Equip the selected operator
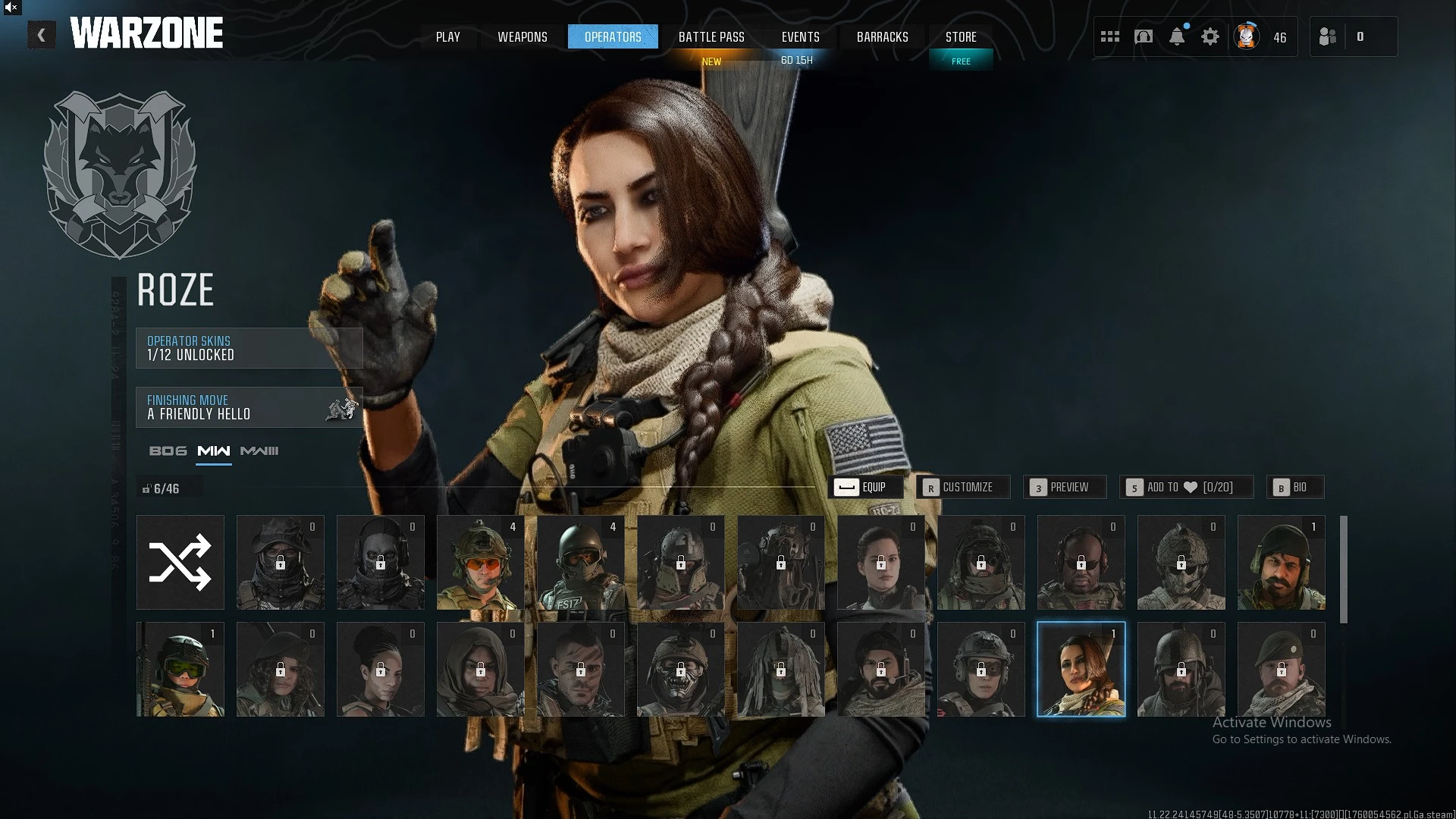Screen dimensions: 1456x819 [x=865, y=487]
